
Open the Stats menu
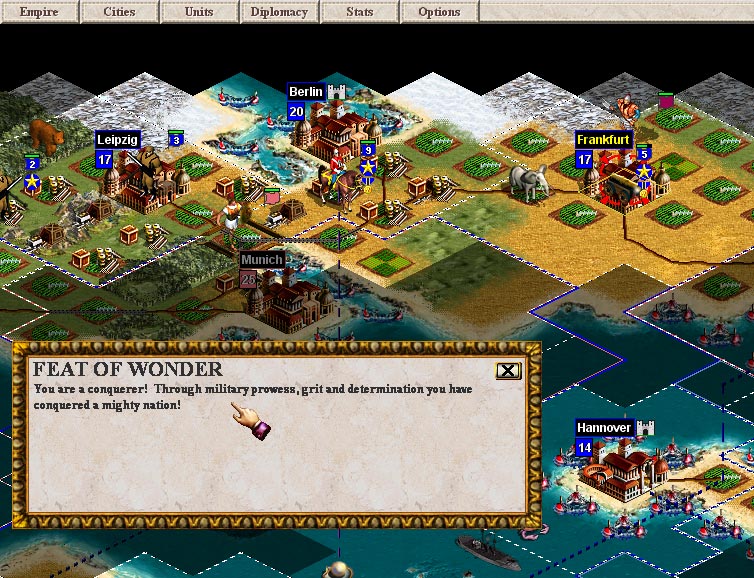pyautogui.click(x=359, y=12)
